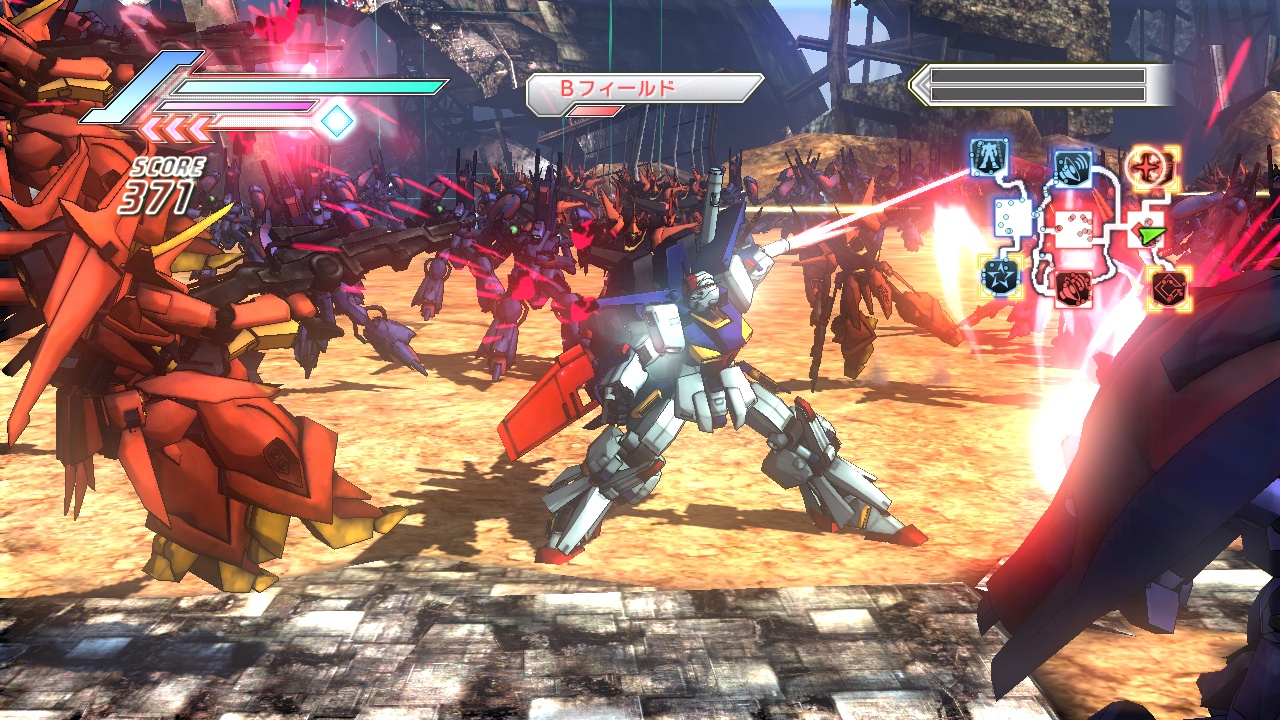Select the red square-spiral field icon
This screenshot has width=1280, height=720.
point(1166,288)
